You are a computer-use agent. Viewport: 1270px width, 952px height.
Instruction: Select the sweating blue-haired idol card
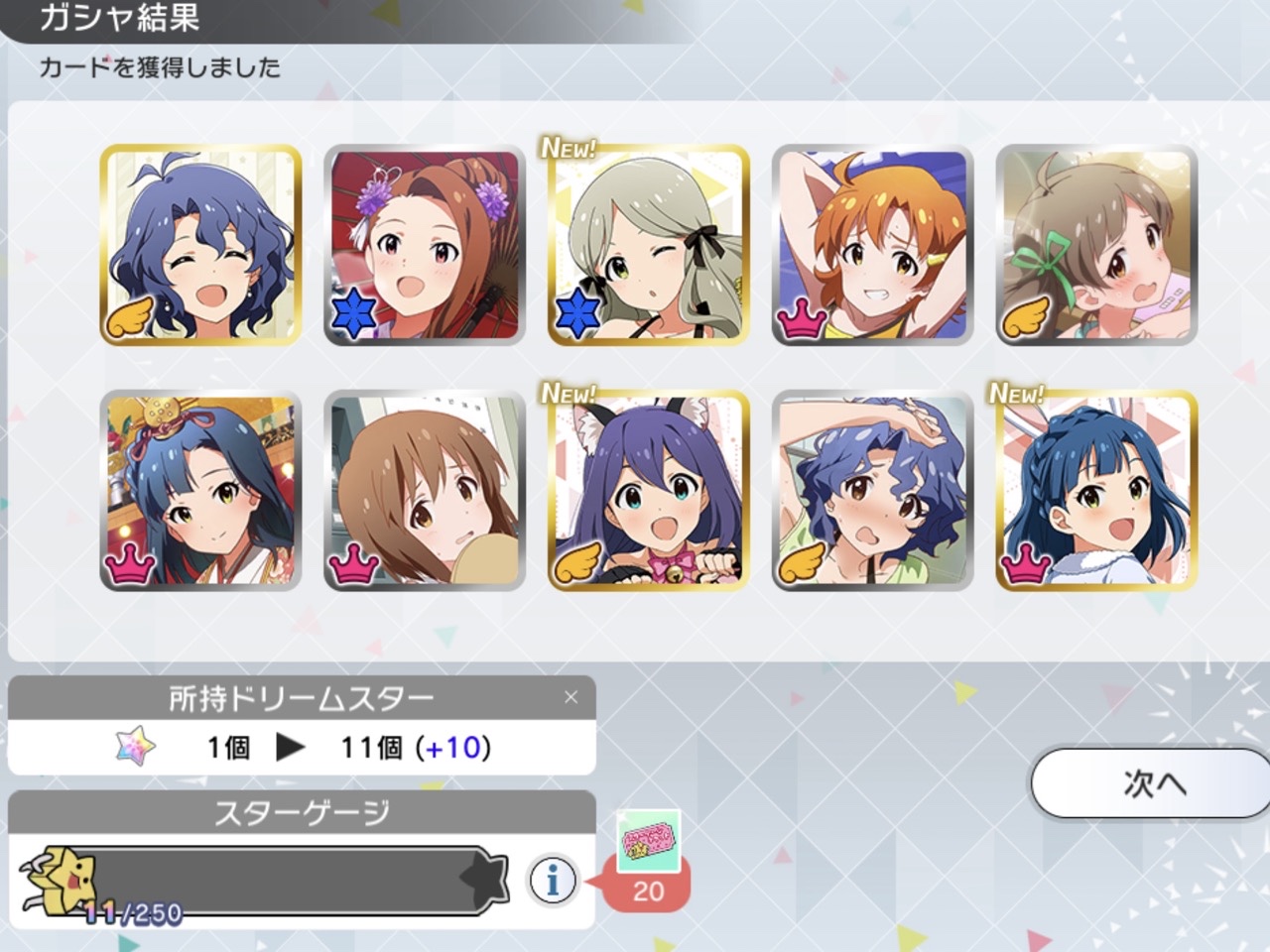pos(873,491)
